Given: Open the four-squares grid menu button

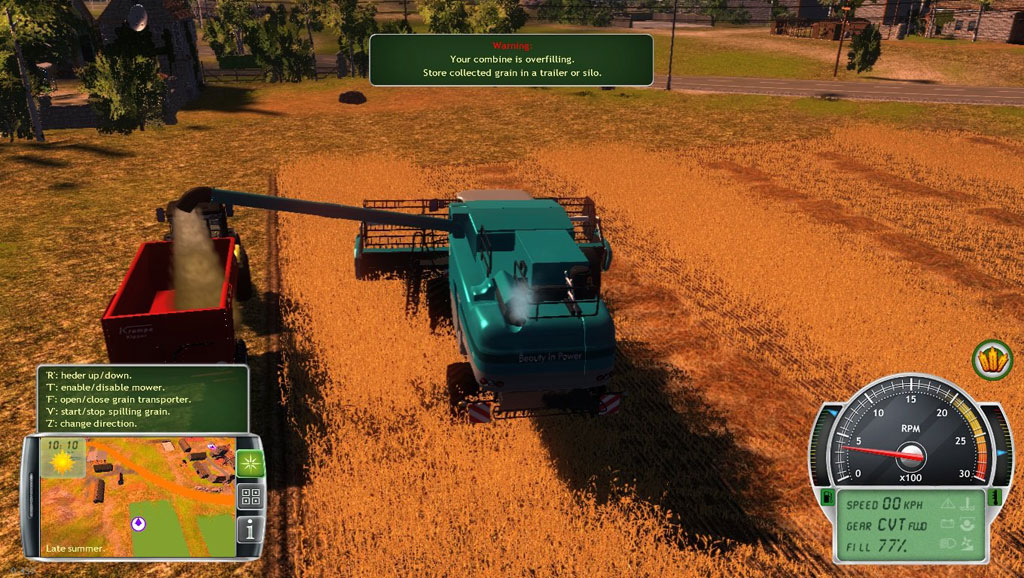Looking at the screenshot, I should (250, 497).
